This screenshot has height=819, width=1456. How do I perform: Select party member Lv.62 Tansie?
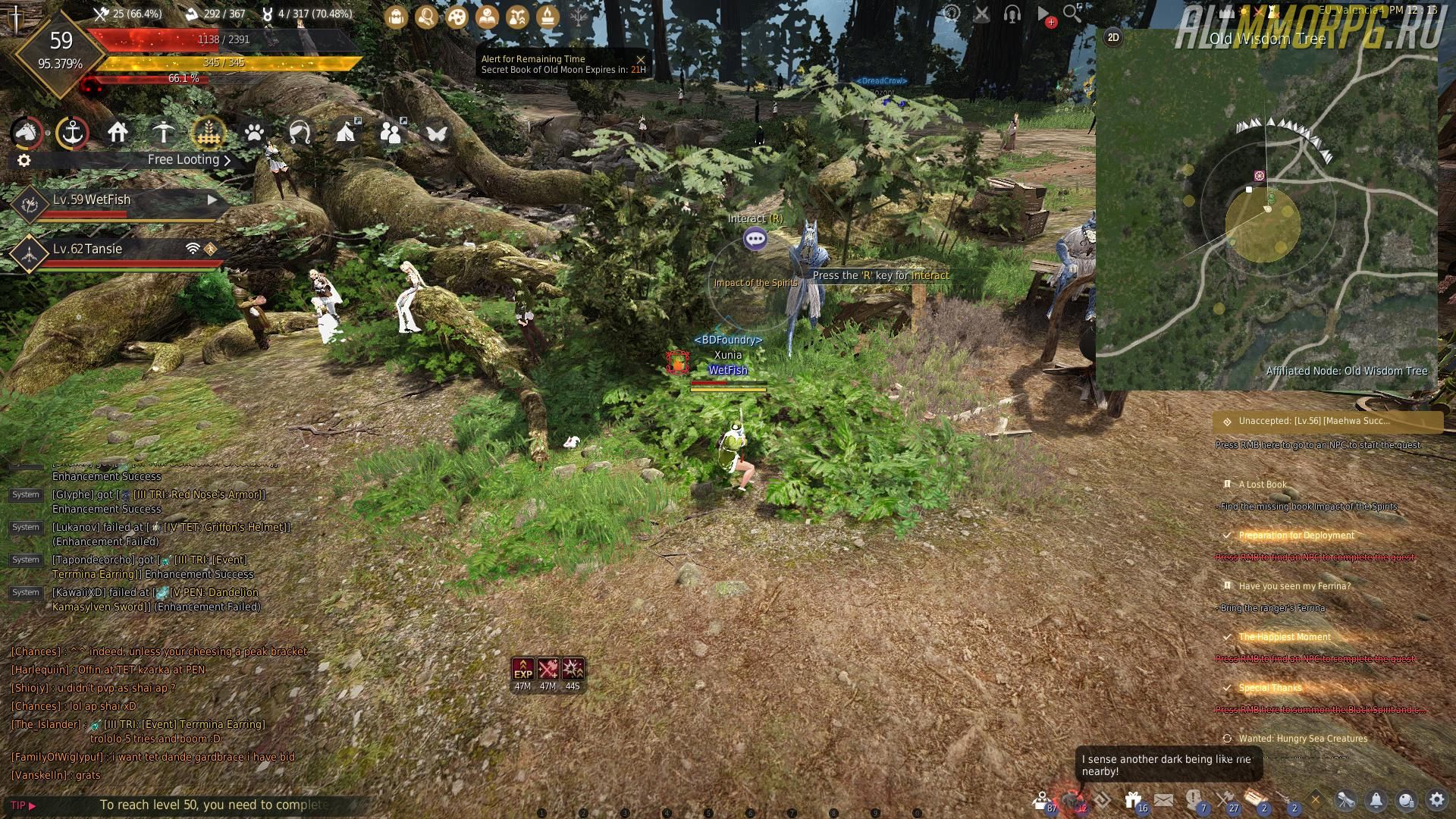[87, 249]
